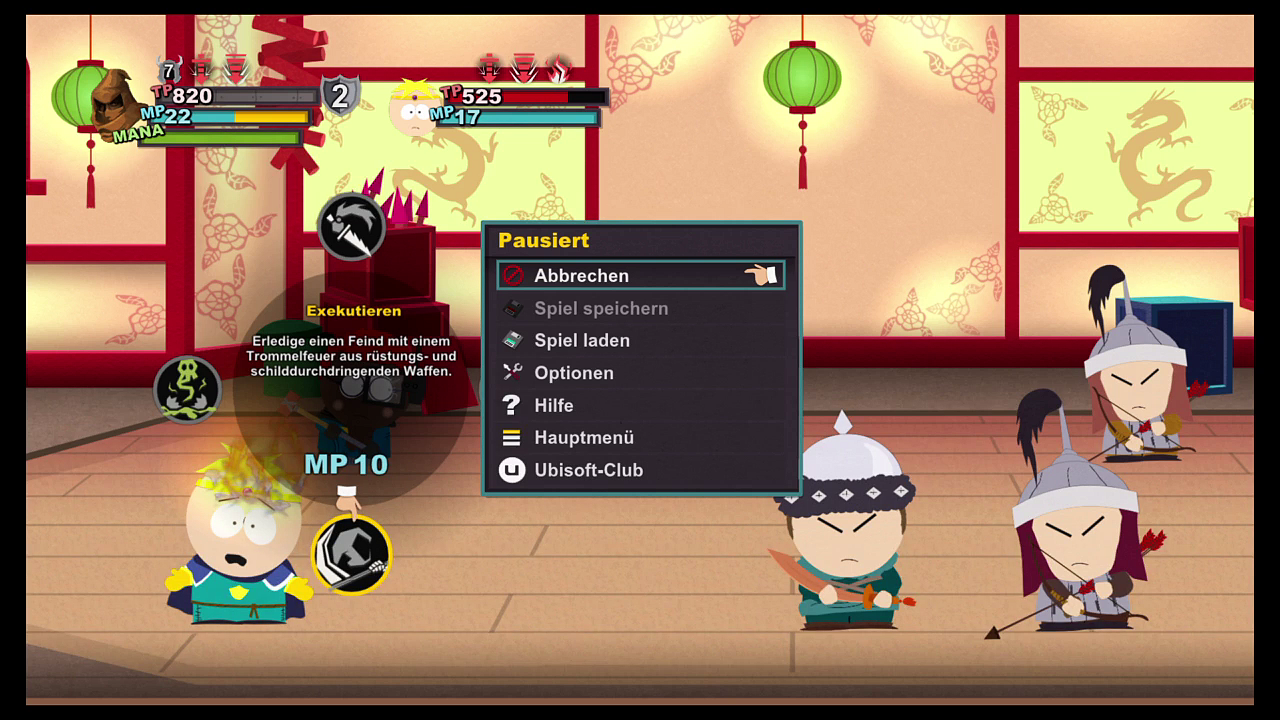Screen dimensions: 1280x720
Task: Choose Spiel laden from the pause menu
Action: pyautogui.click(x=582, y=340)
